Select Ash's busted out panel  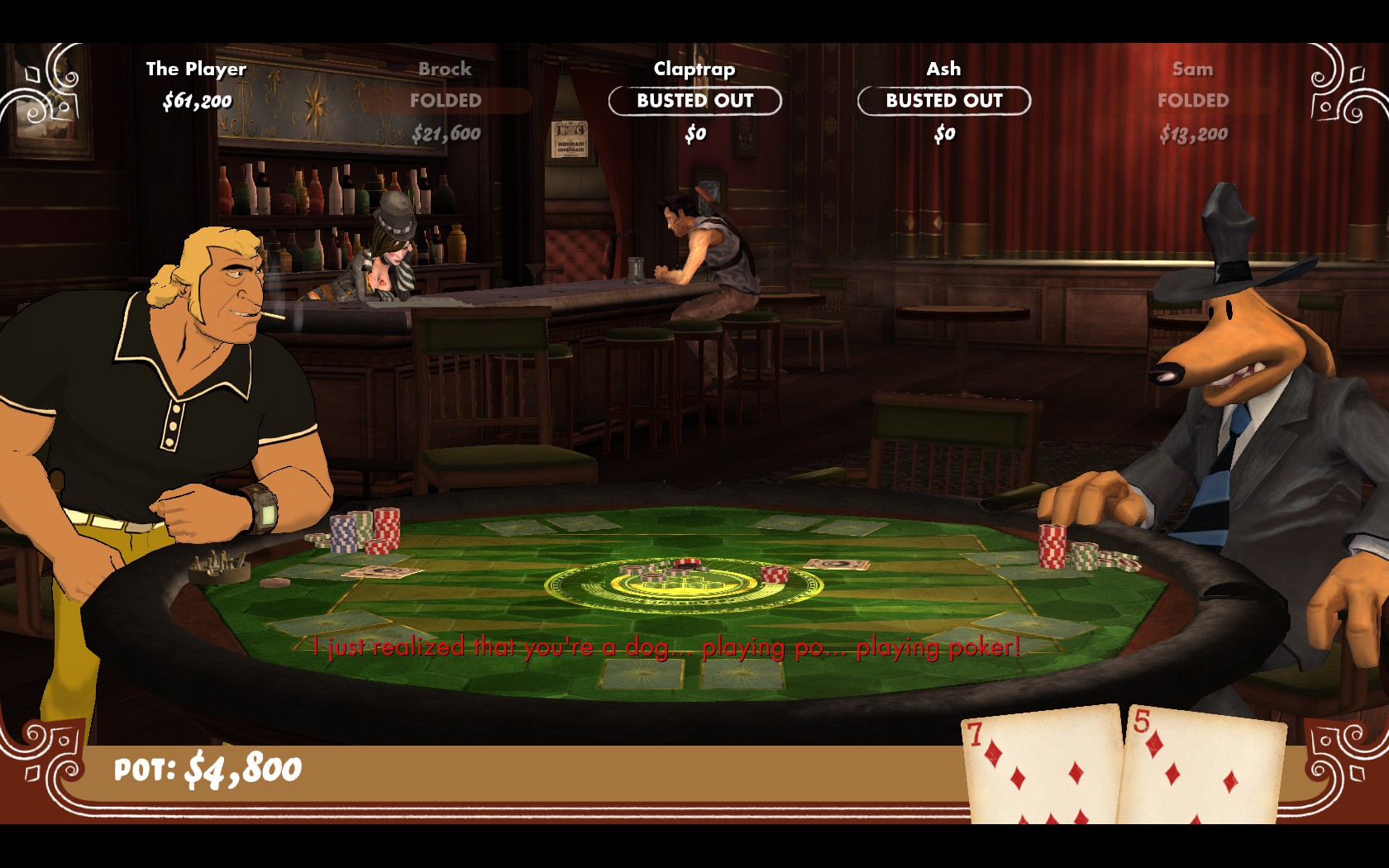coord(943,101)
